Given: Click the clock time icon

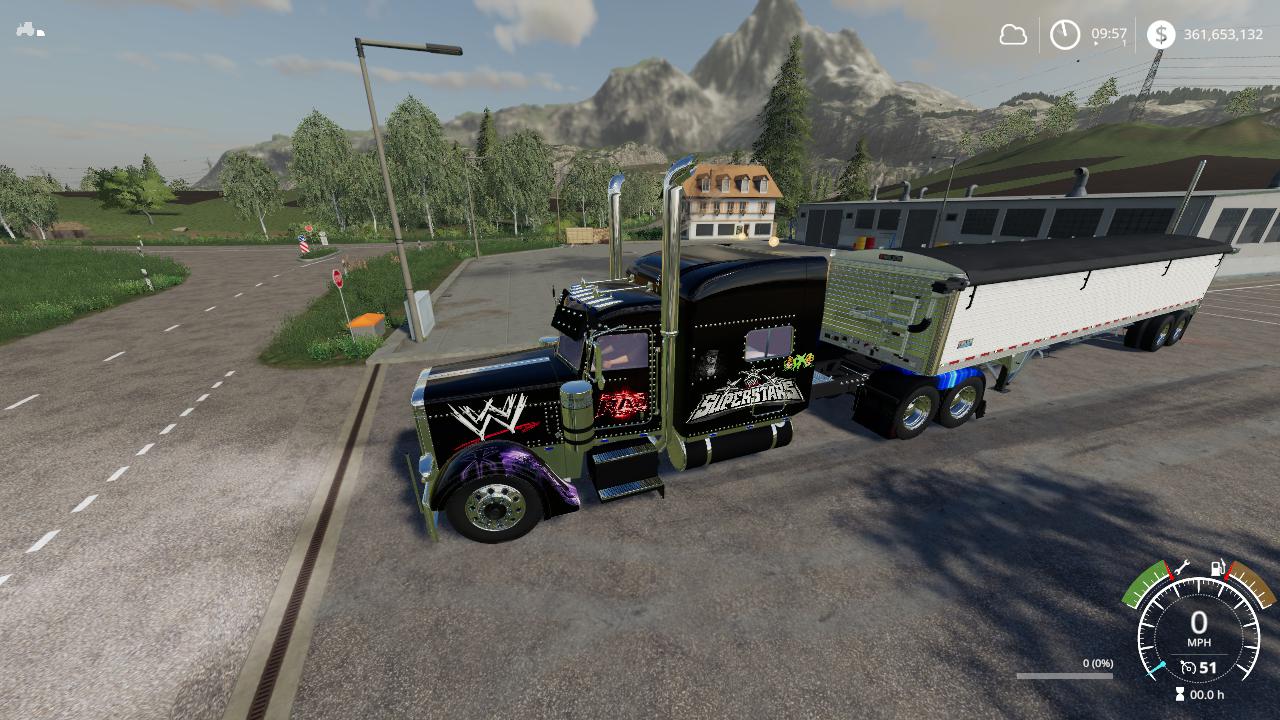Looking at the screenshot, I should (x=1065, y=35).
